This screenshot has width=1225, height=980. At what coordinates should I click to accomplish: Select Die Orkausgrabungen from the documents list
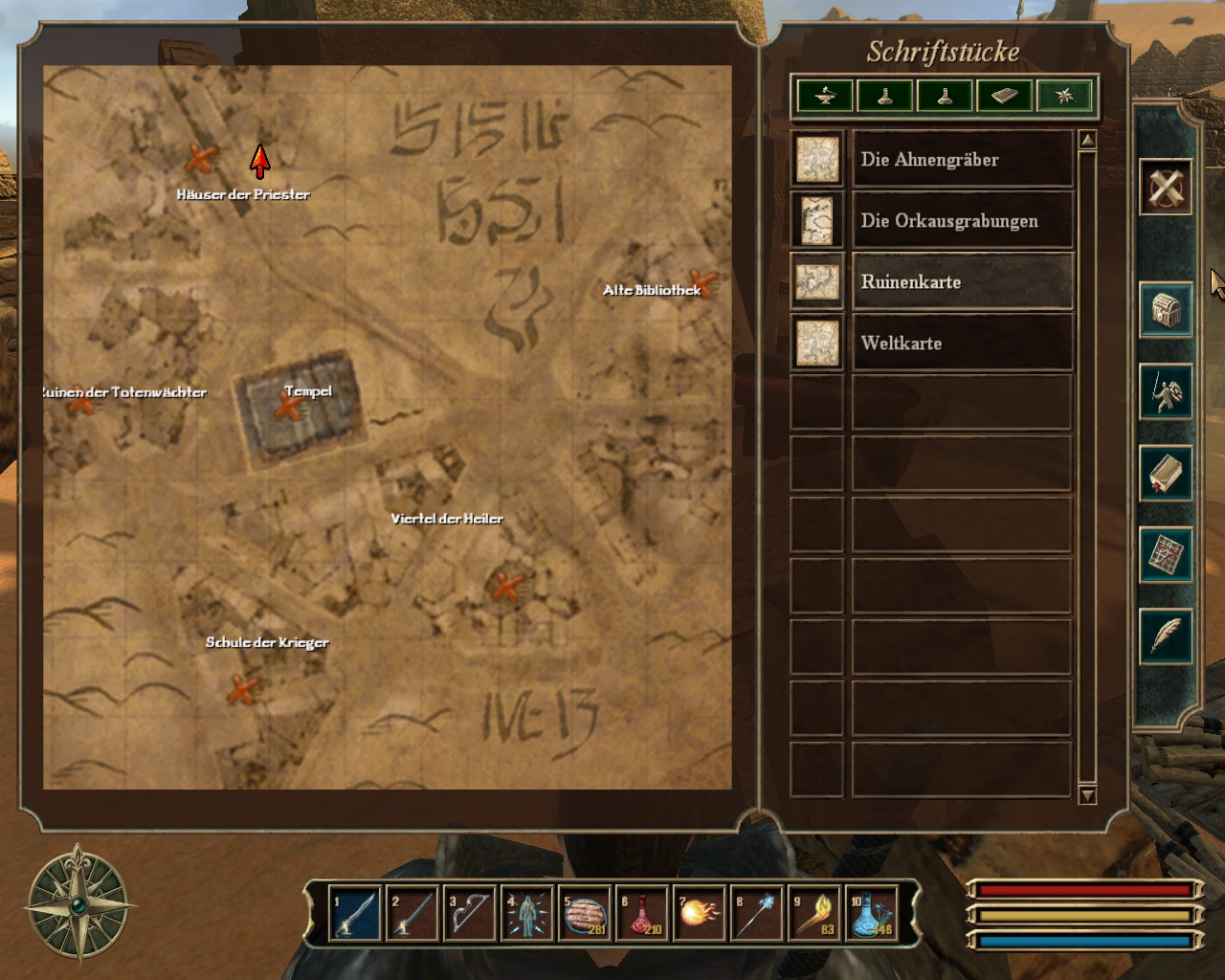click(x=962, y=221)
